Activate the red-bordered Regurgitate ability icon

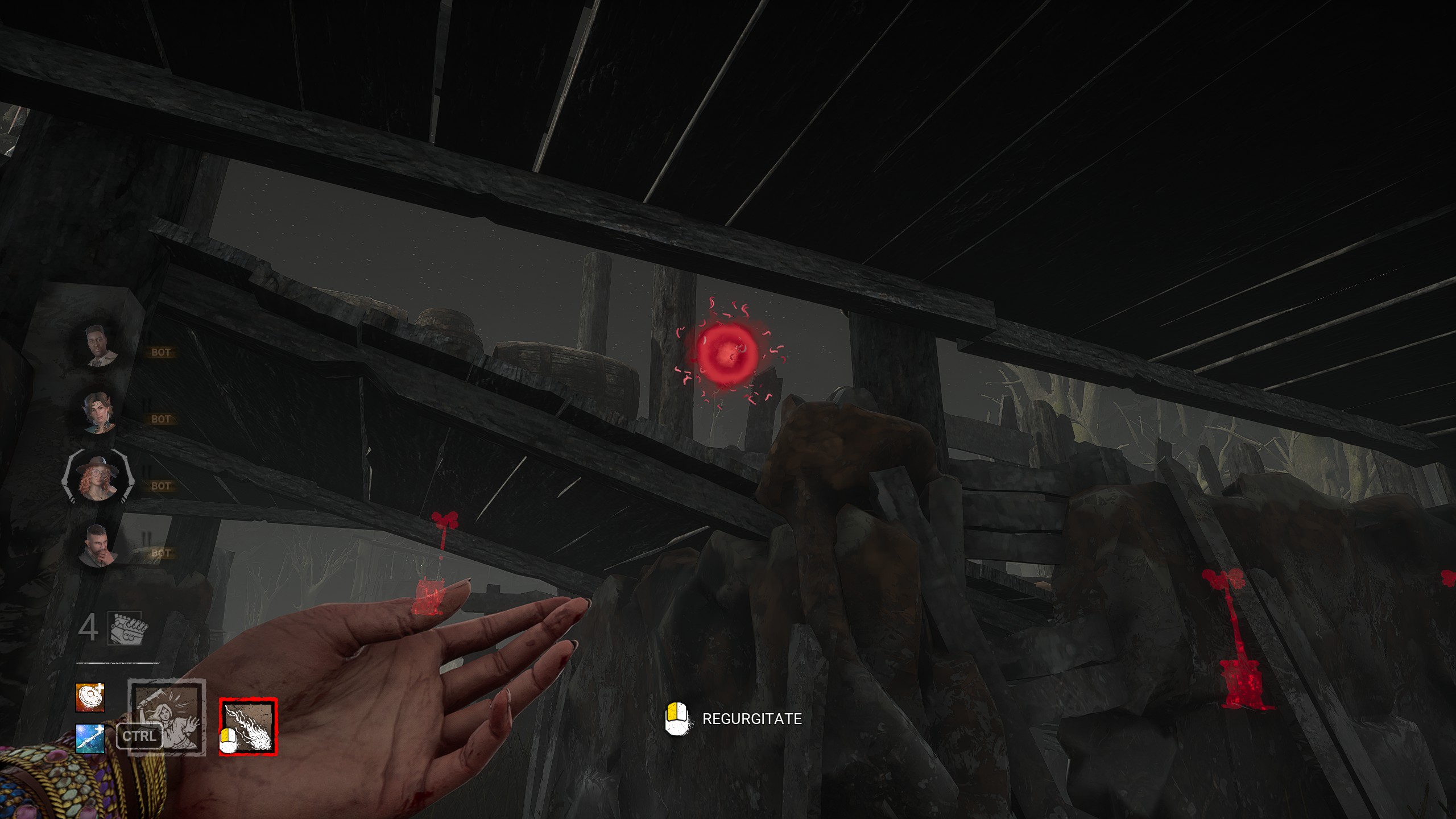coord(249,726)
